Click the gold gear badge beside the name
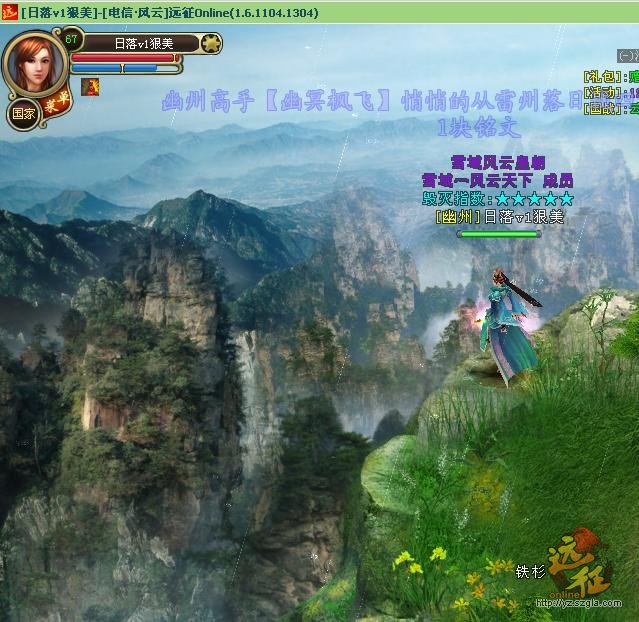Viewport: 639px width, 622px height. [210, 44]
